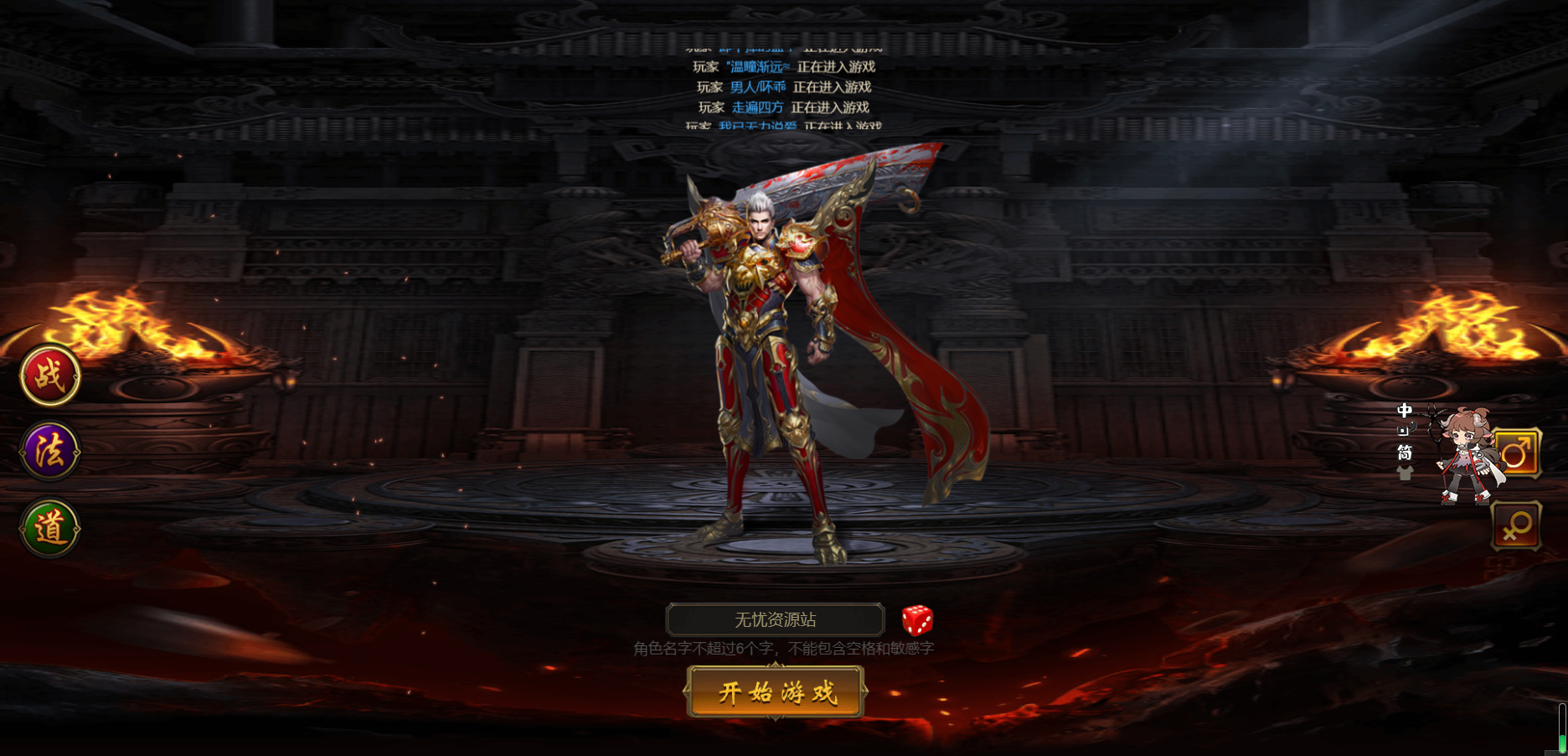Screen dimensions: 1568x756
Task: Select the male gender symbol button
Action: 1516,453
